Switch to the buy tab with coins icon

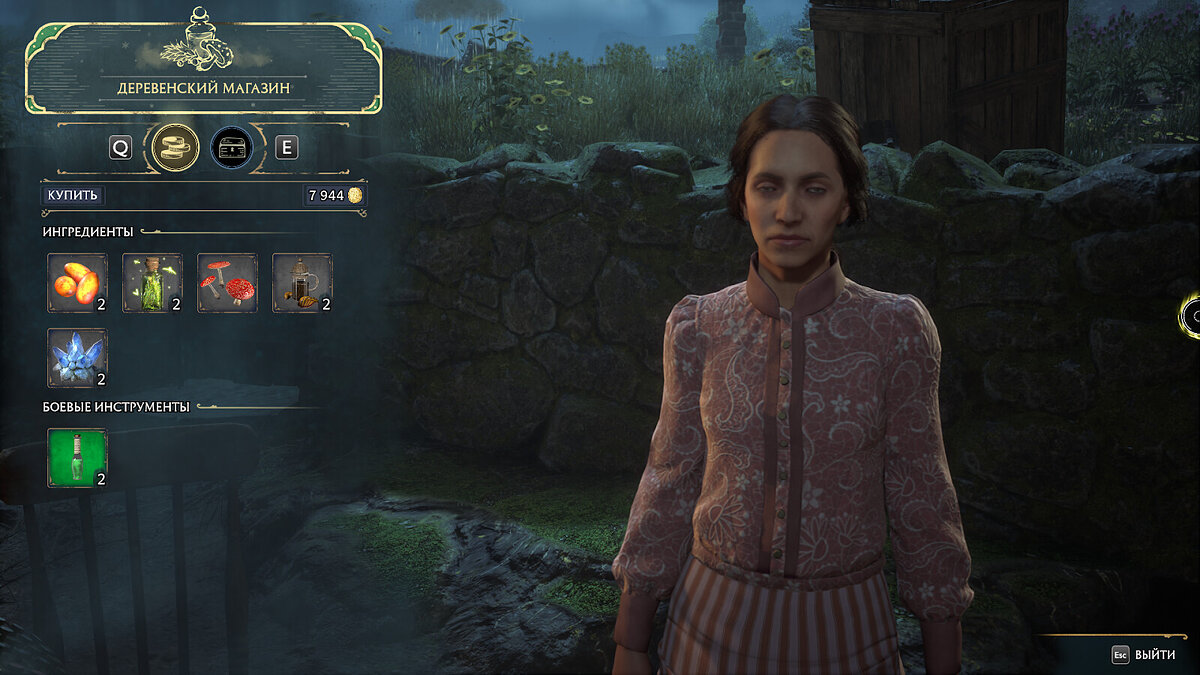(173, 148)
